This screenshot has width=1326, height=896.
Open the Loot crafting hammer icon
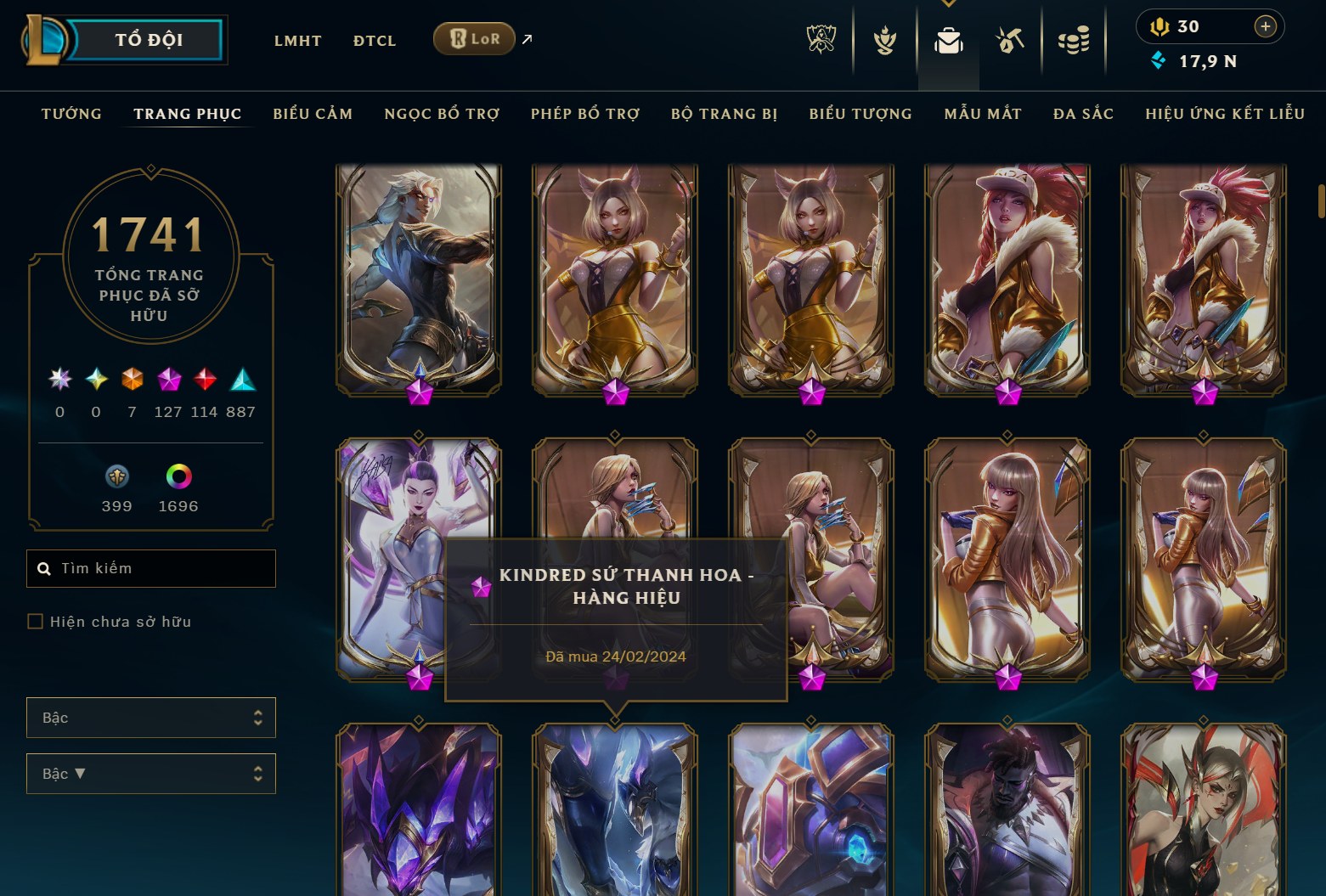[x=1009, y=39]
